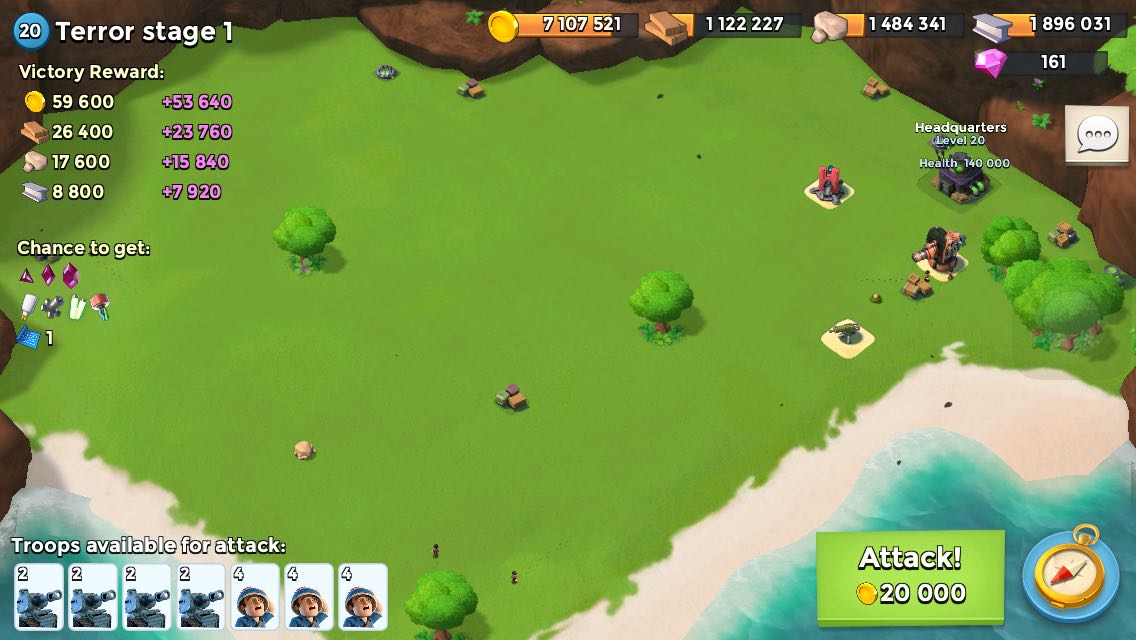Open the chat speech bubble

coord(1097,134)
